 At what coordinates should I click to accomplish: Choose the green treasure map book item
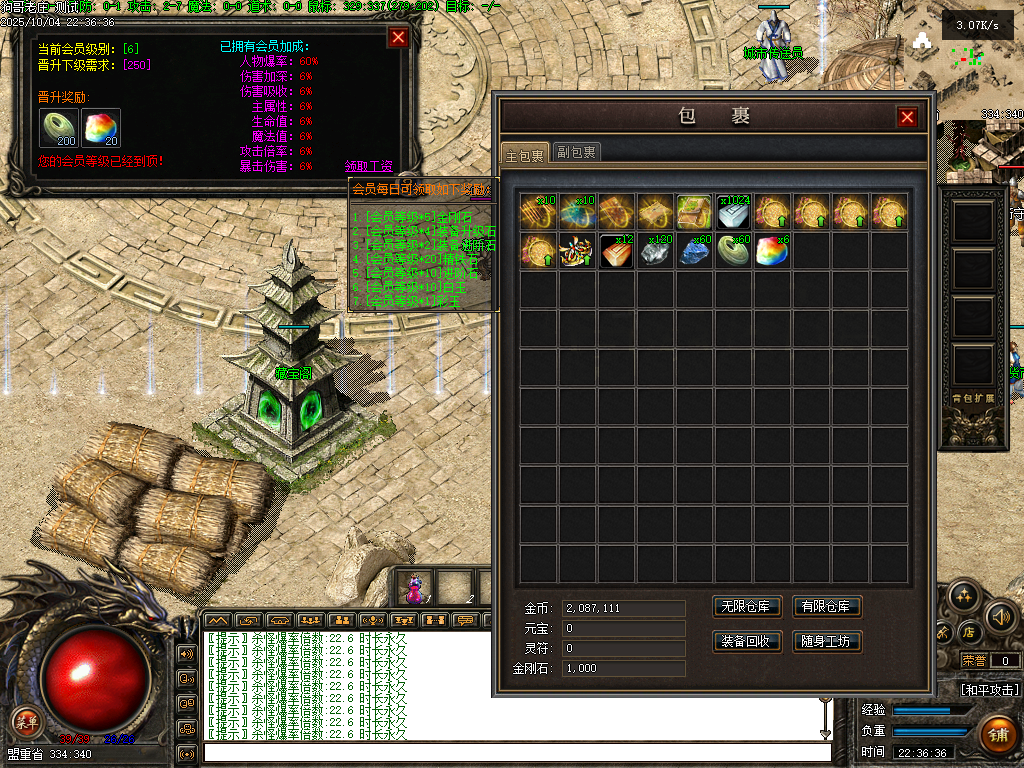694,212
